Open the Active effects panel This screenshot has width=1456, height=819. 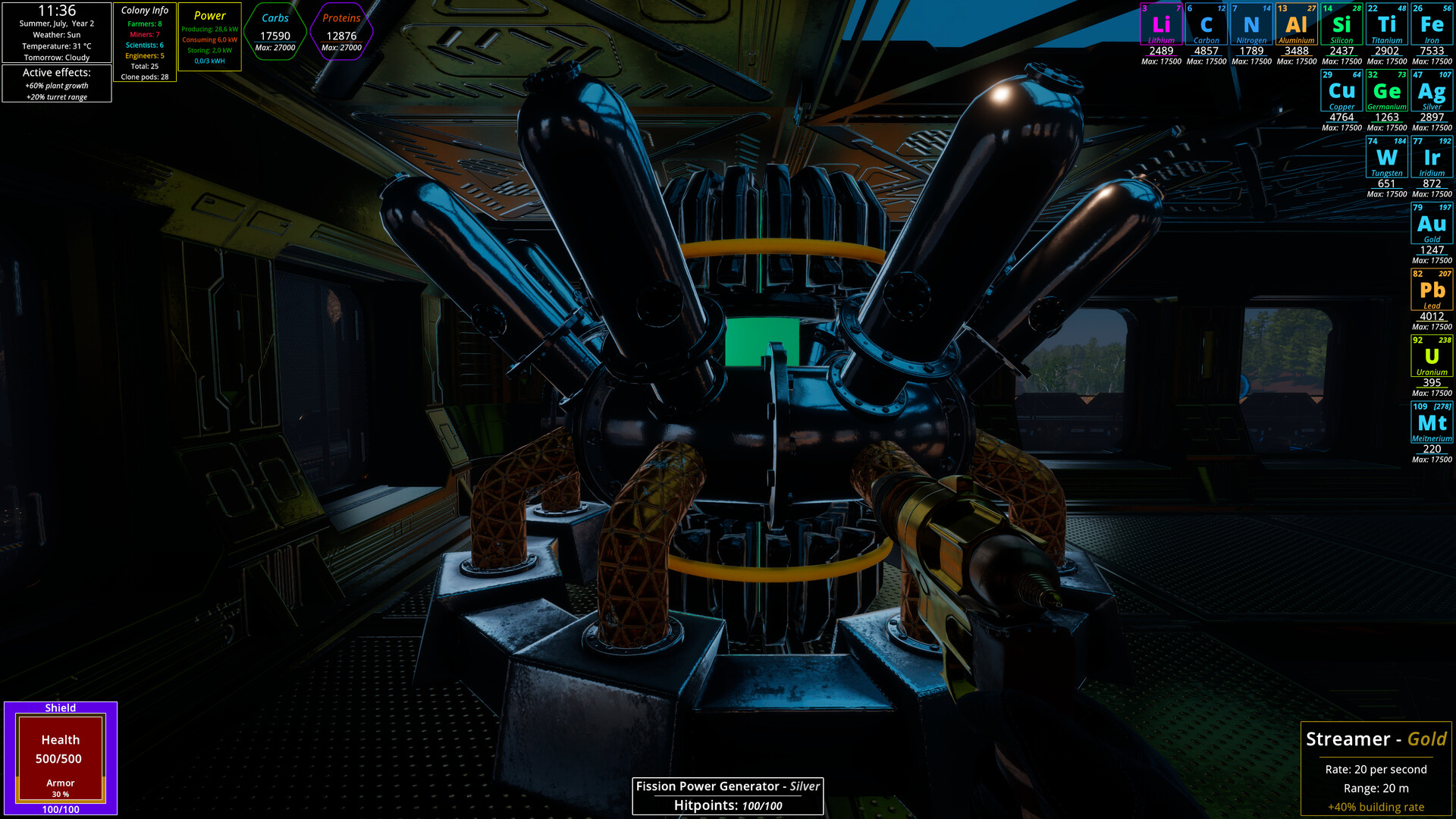(58, 73)
